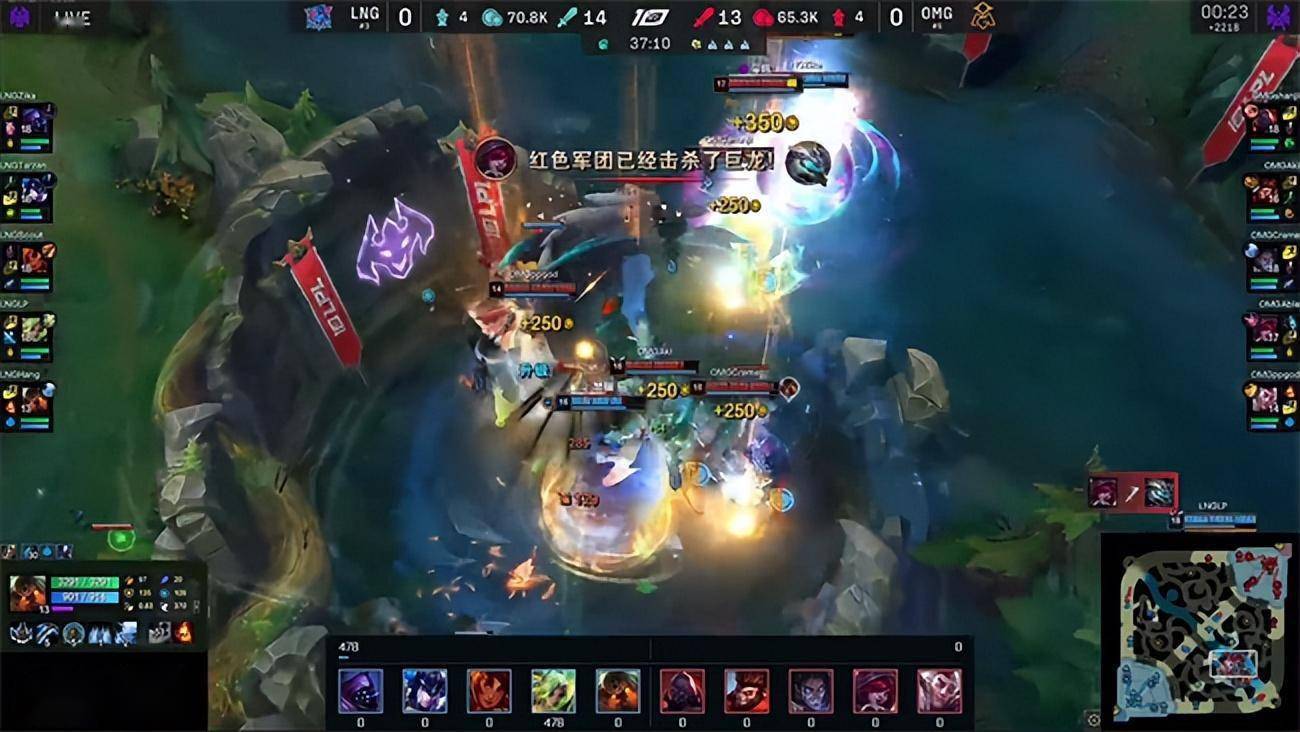Click the green champion showing 478 in scoreboard

pyautogui.click(x=553, y=690)
